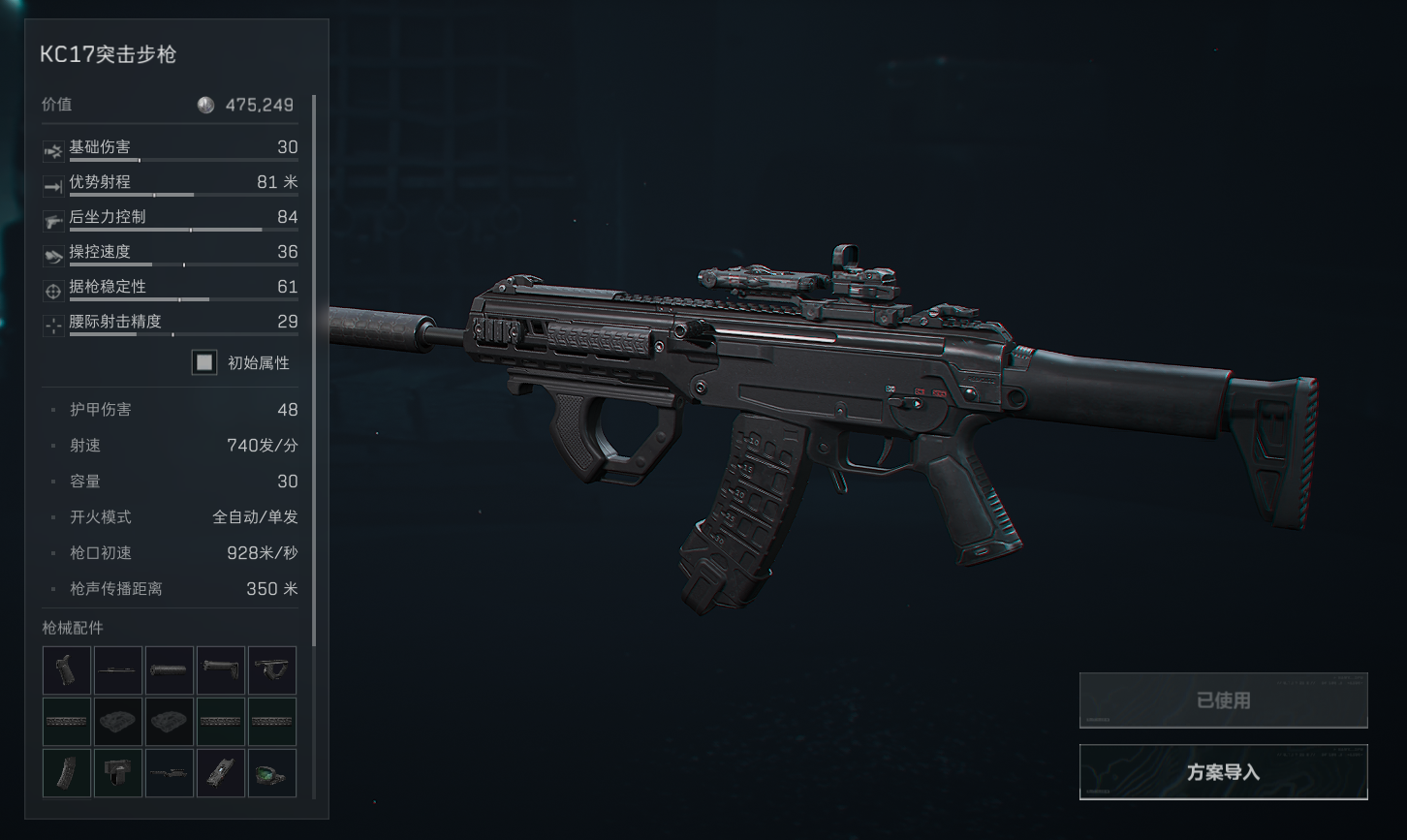The height and width of the screenshot is (840, 1407).
Task: Toggle the 初始属性 checkbox
Action: (203, 362)
